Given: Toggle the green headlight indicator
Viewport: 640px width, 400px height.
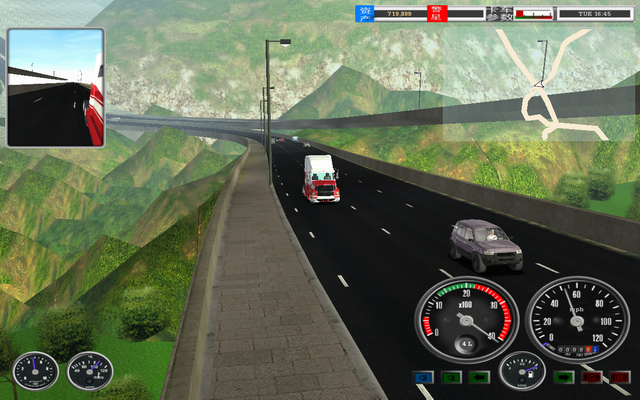Looking at the screenshot, I should pyautogui.click(x=451, y=377).
